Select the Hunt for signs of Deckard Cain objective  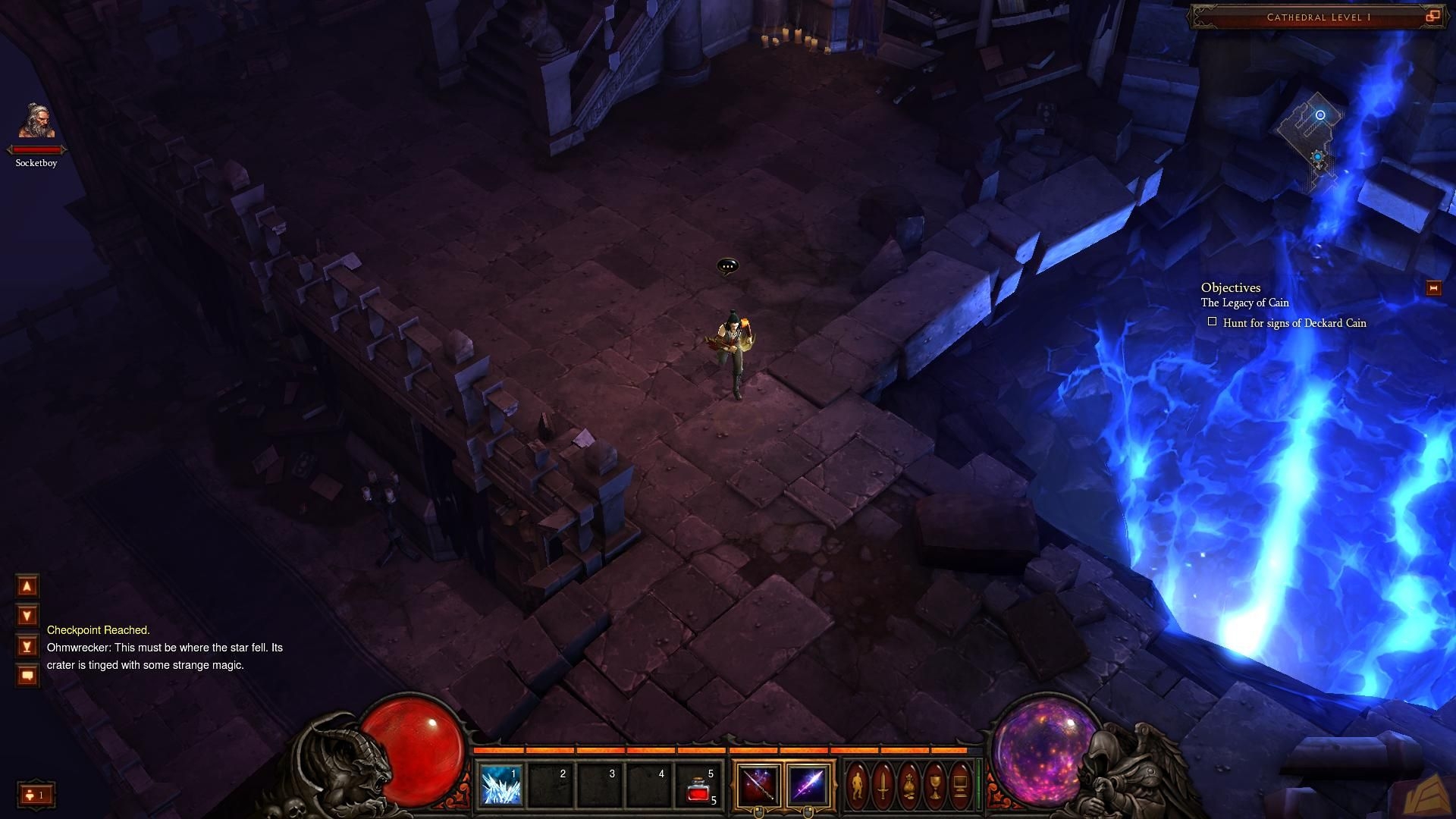click(1294, 323)
